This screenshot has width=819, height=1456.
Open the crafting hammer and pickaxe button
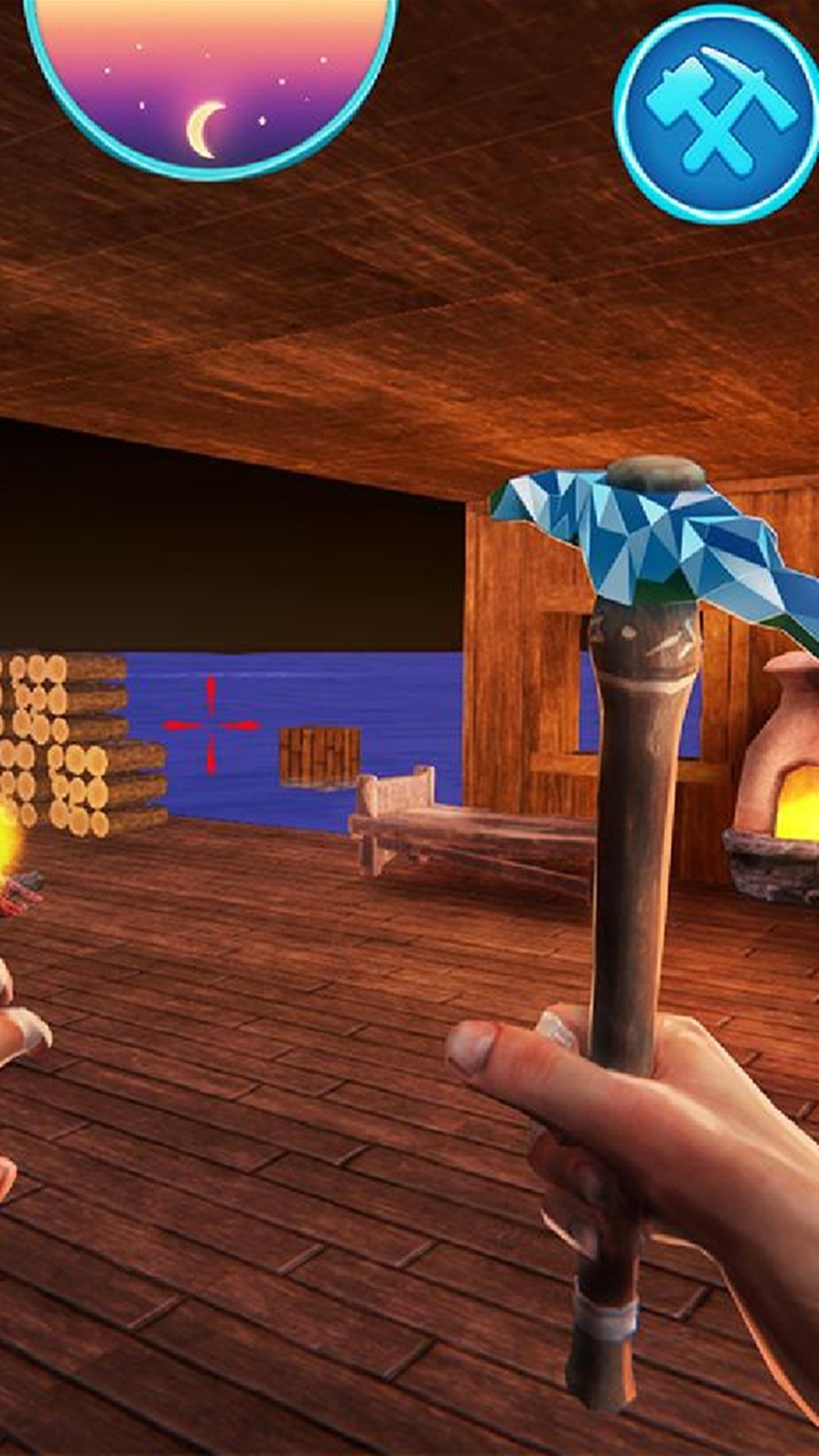(x=717, y=114)
